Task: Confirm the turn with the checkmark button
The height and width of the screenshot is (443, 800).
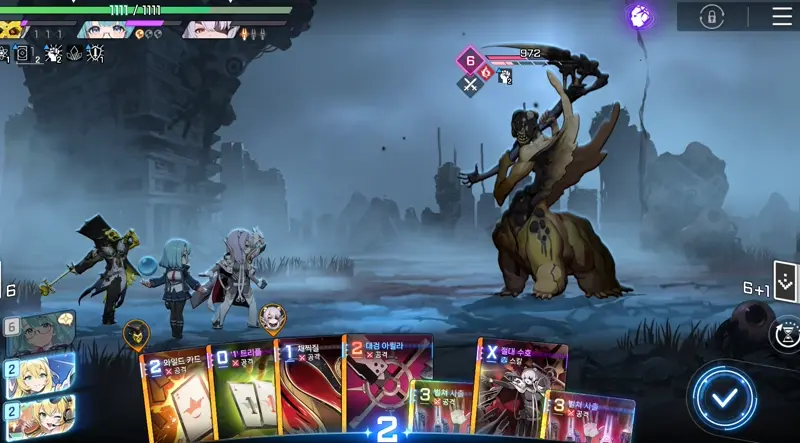Action: point(723,396)
